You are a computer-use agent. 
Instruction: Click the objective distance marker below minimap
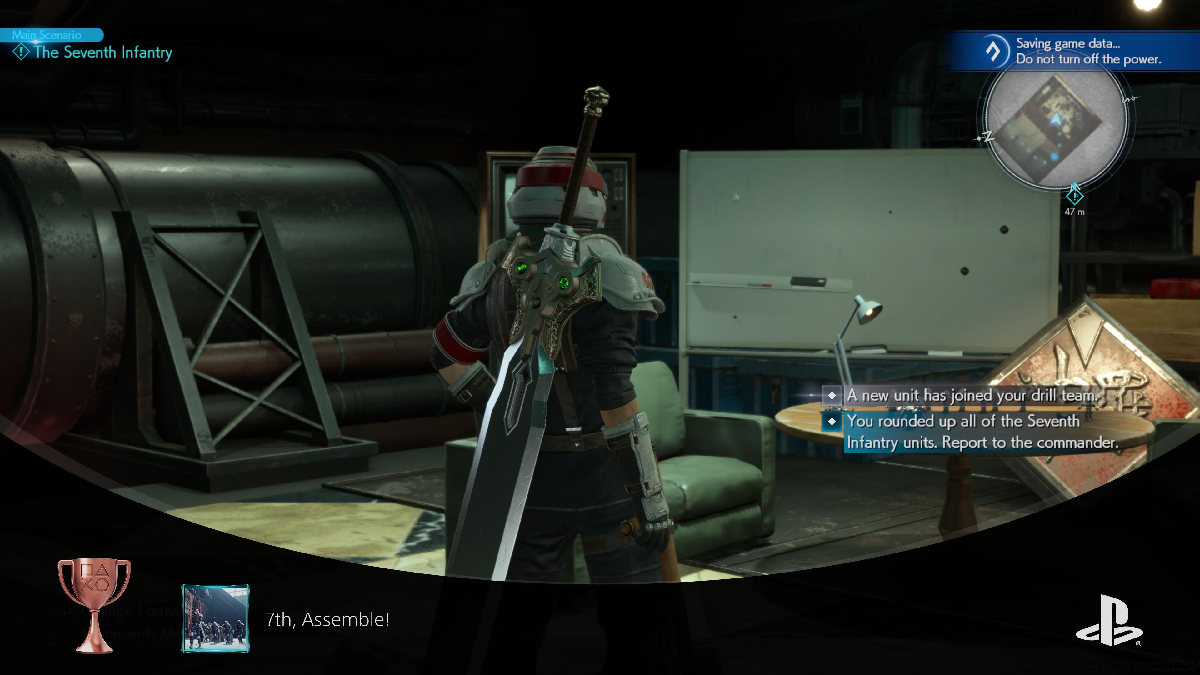1074,198
